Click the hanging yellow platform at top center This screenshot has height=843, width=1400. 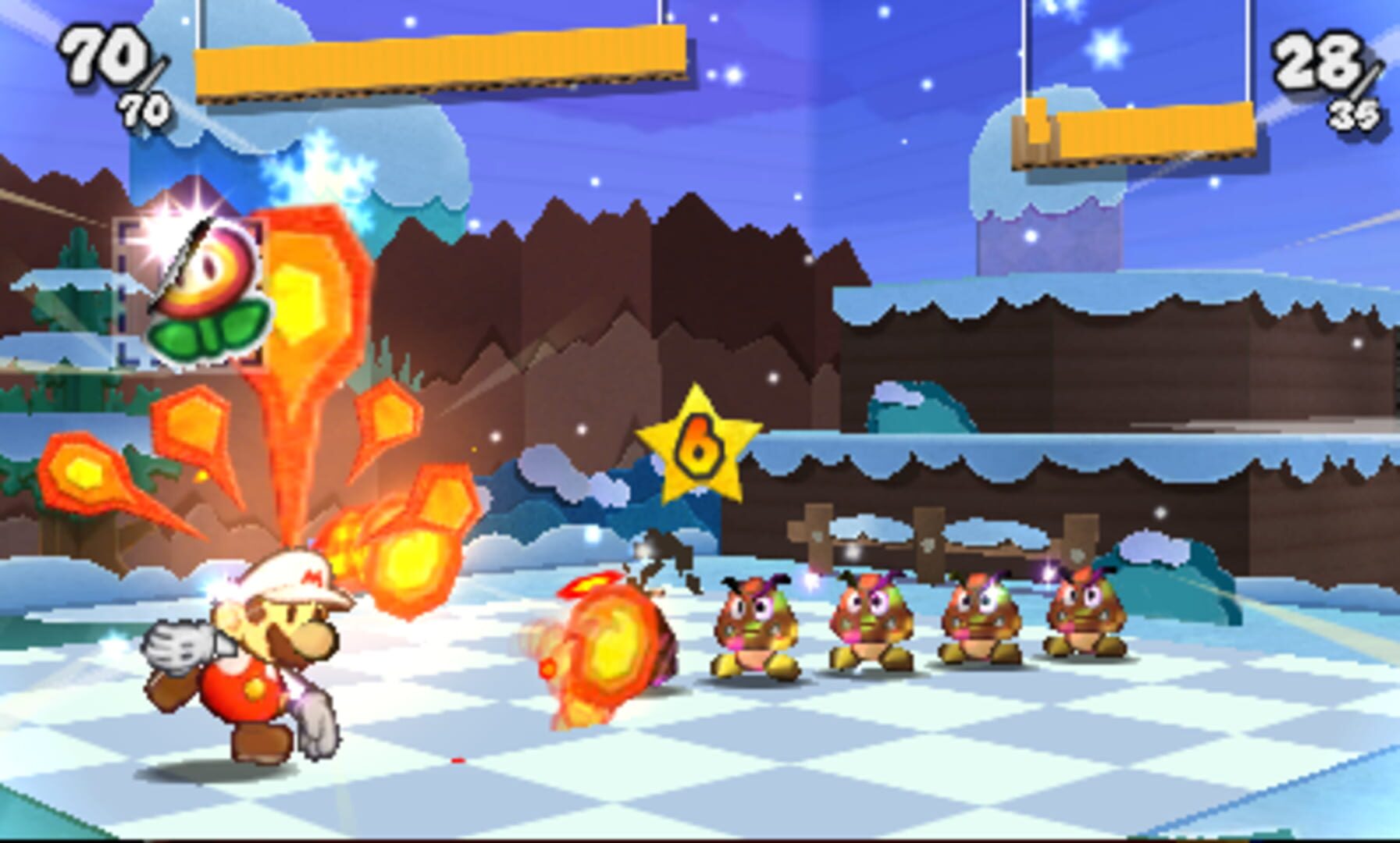pos(441,62)
